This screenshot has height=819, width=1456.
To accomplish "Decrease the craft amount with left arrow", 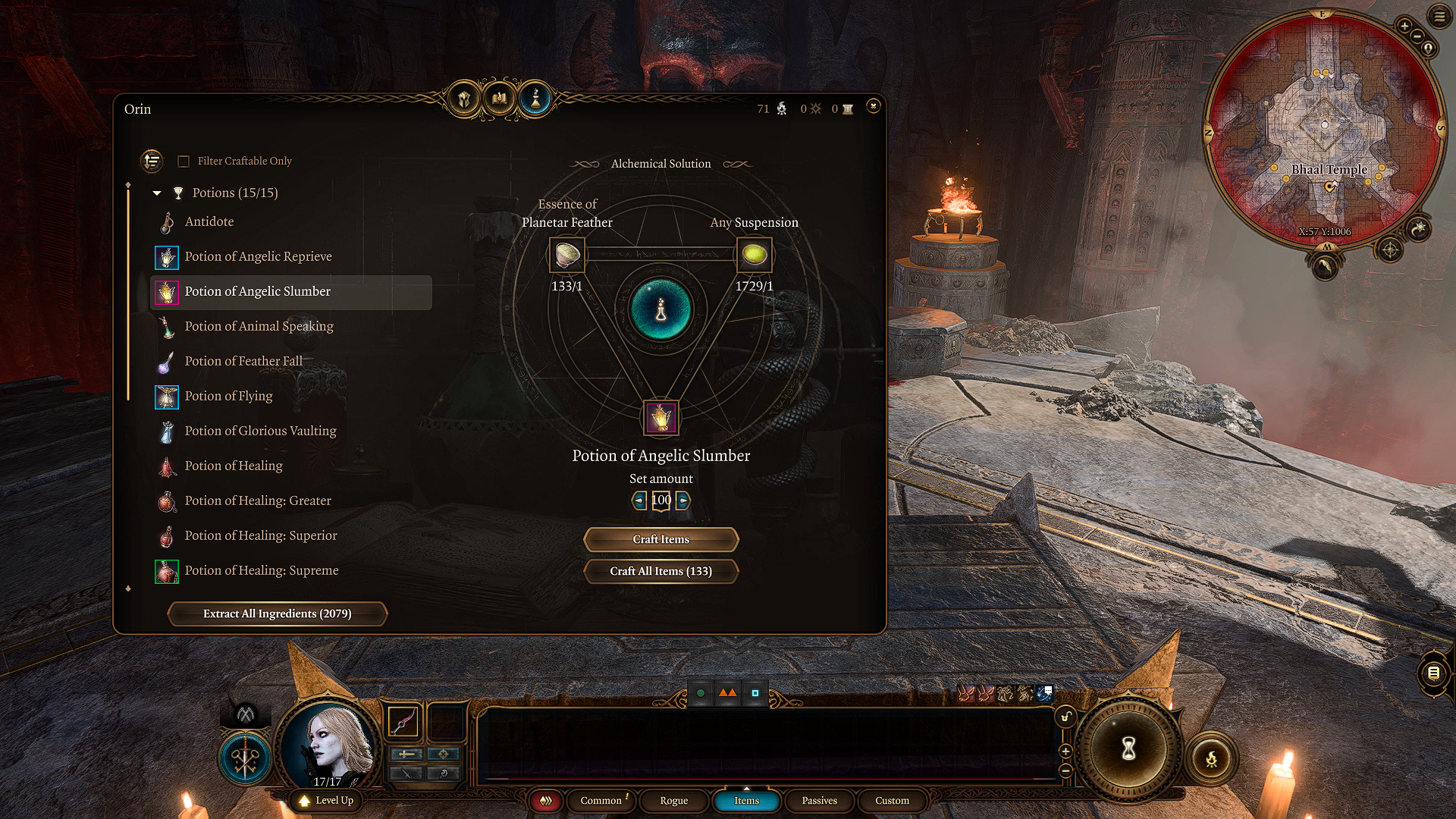I will pos(639,500).
